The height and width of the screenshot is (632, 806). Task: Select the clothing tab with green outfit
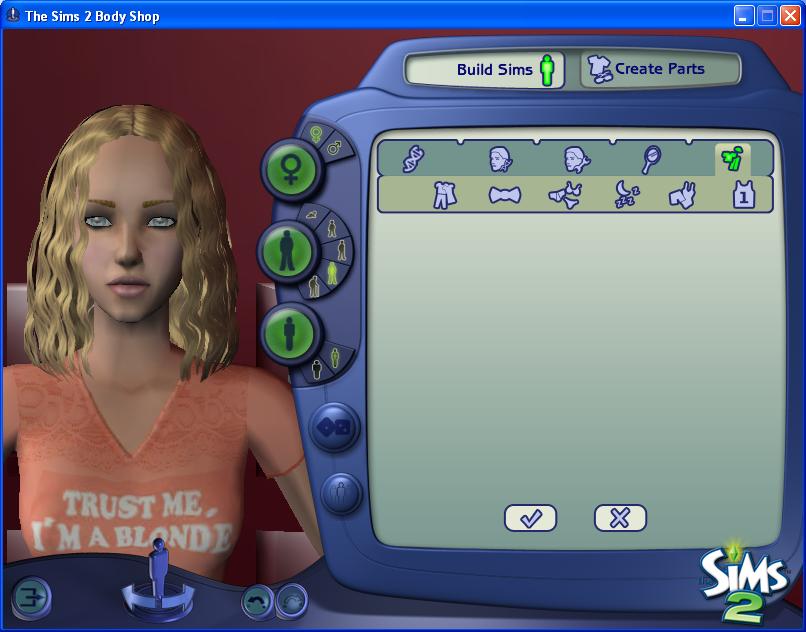[x=731, y=158]
